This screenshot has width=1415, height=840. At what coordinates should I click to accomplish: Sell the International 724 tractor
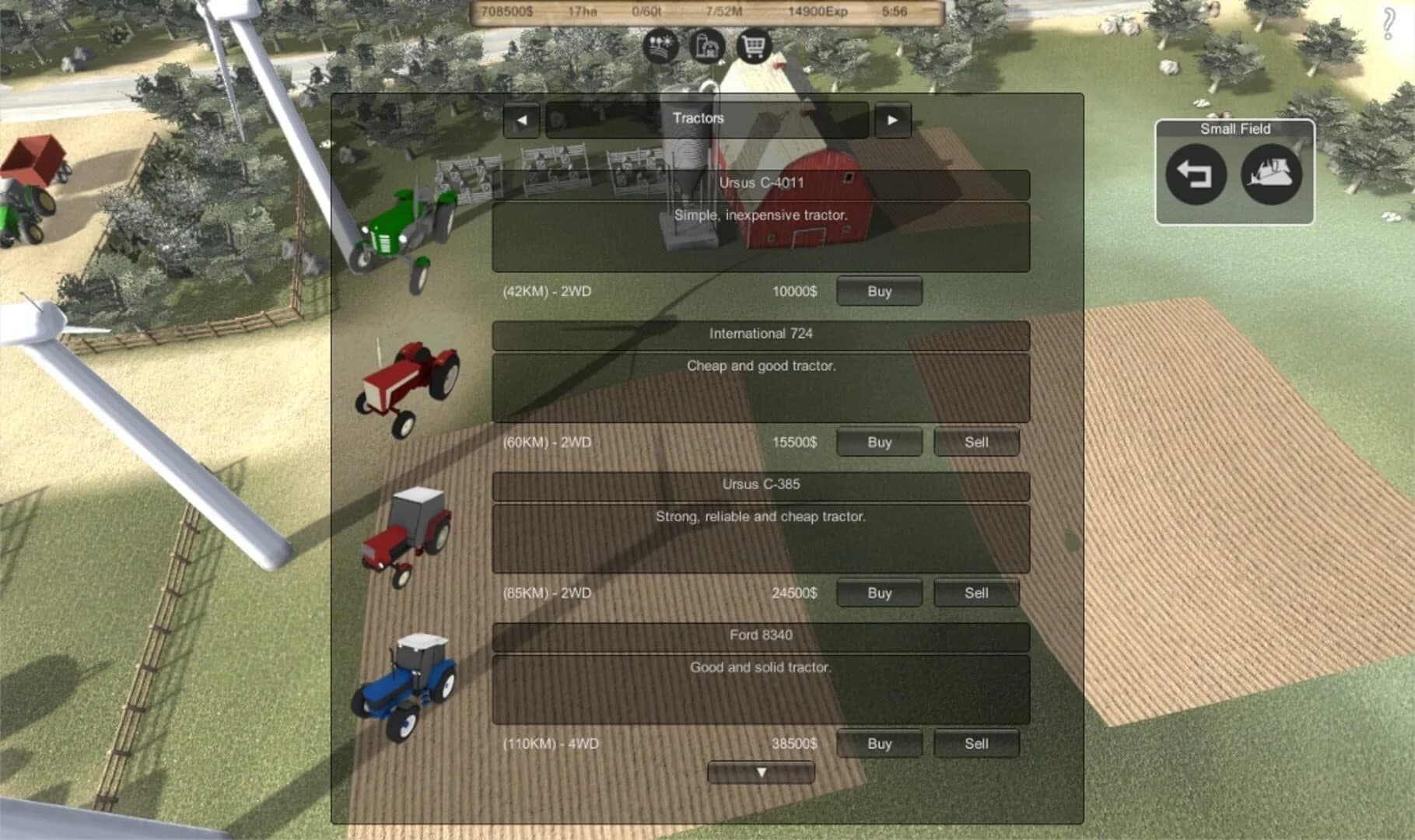[x=975, y=442]
